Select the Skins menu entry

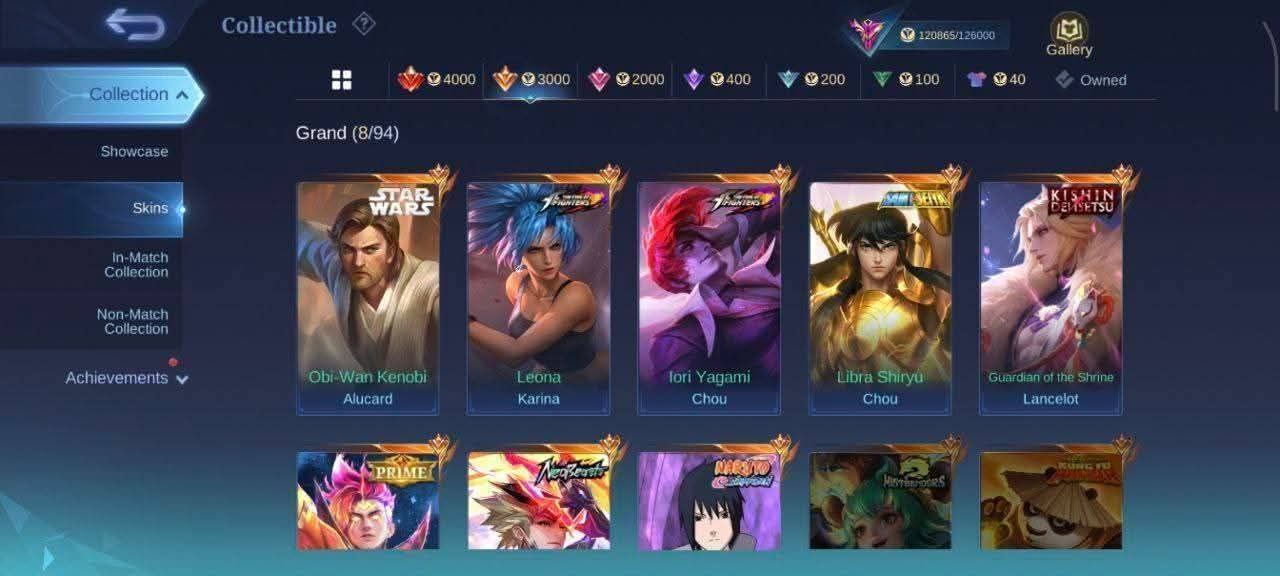(x=150, y=209)
